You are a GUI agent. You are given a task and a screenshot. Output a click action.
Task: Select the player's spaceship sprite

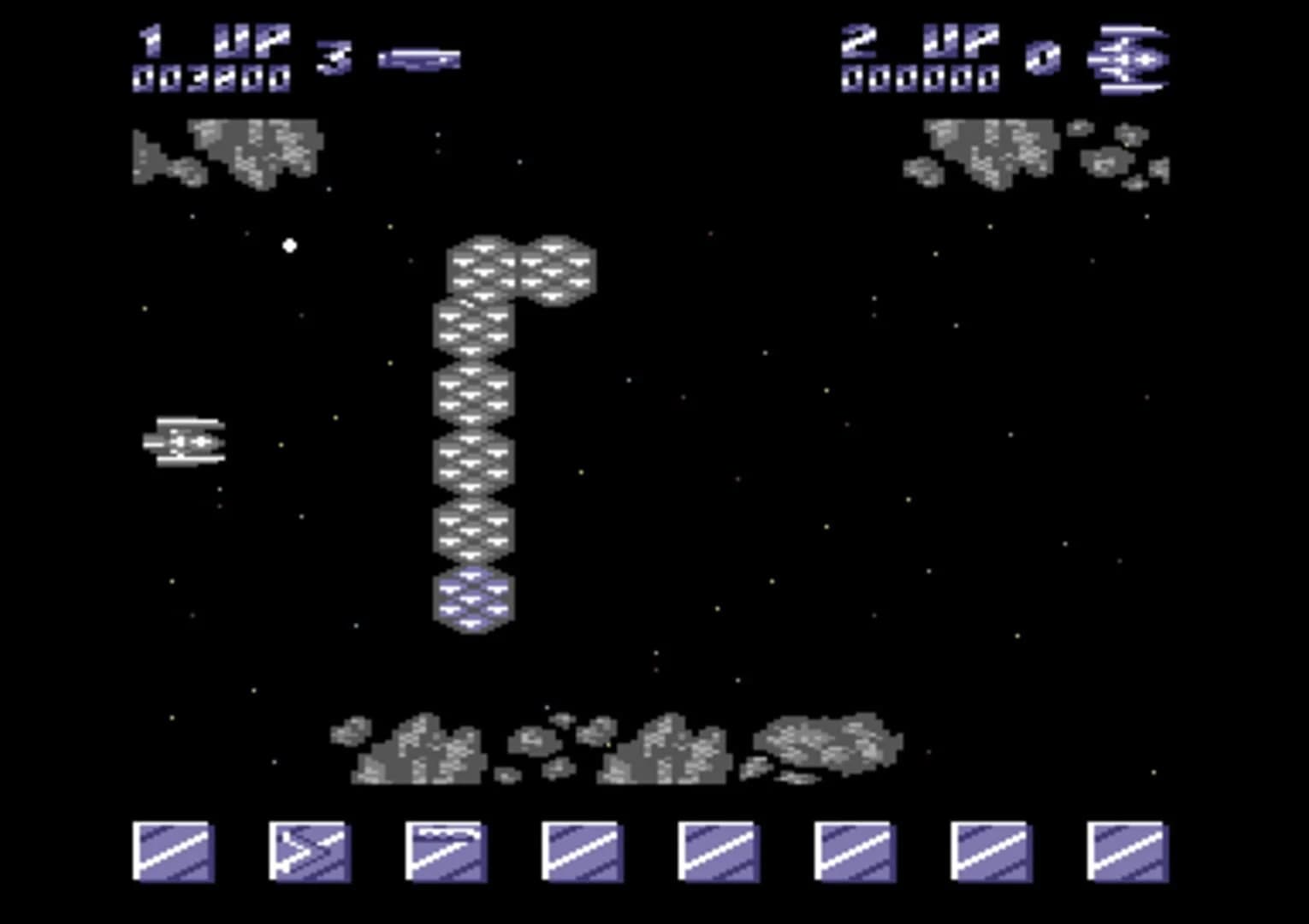(x=187, y=441)
